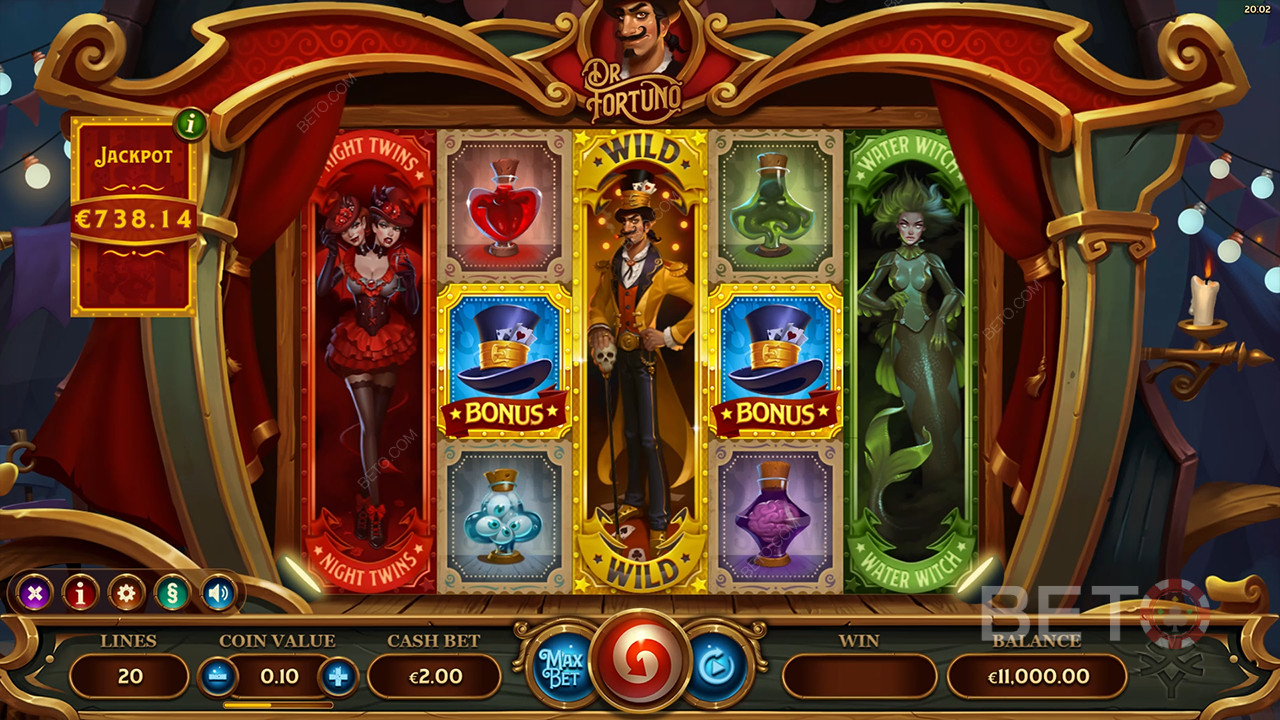Toggle sound with the speaker button
The image size is (1280, 720).
(218, 593)
